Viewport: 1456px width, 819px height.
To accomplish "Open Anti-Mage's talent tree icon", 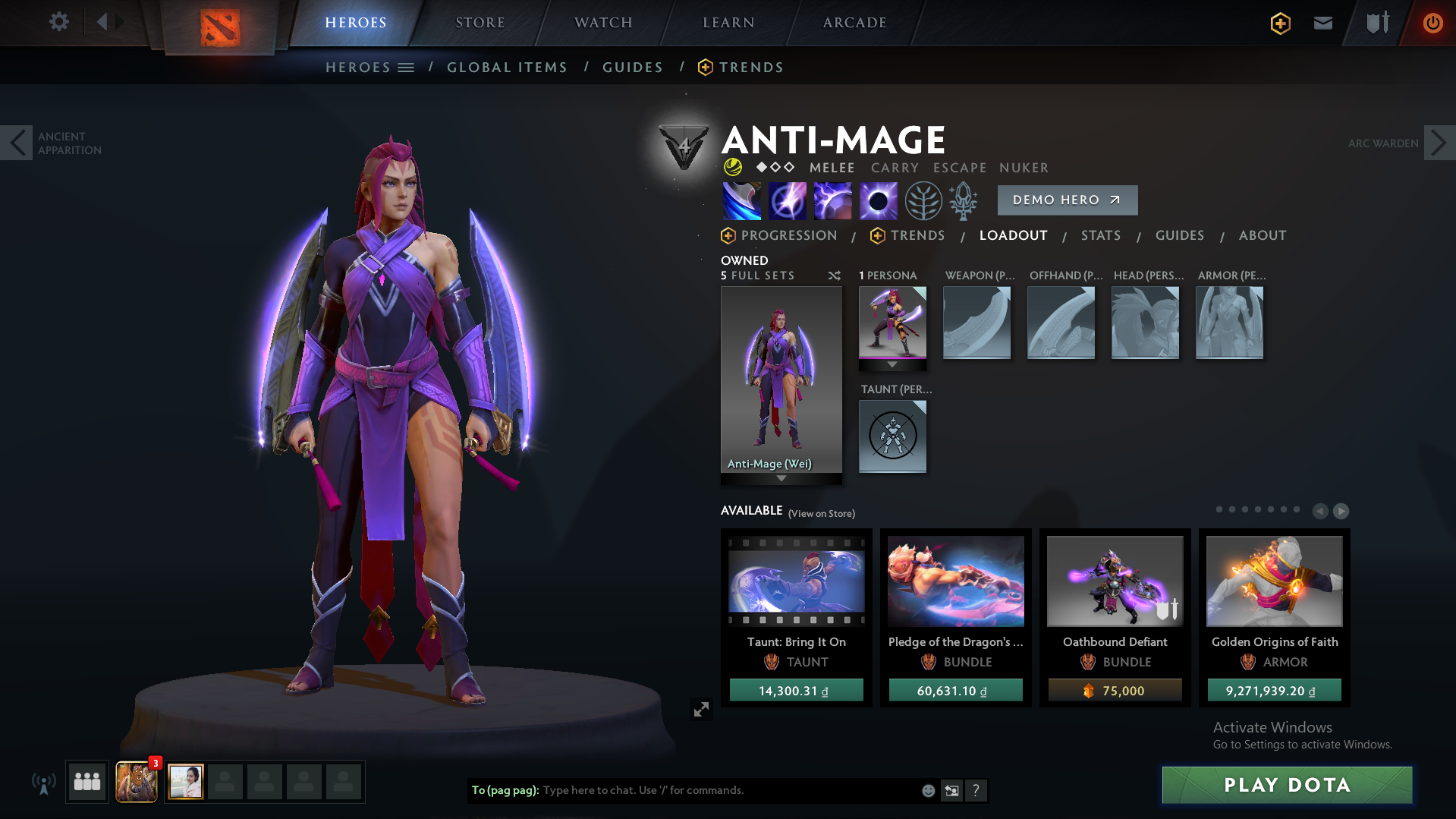I will point(923,201).
